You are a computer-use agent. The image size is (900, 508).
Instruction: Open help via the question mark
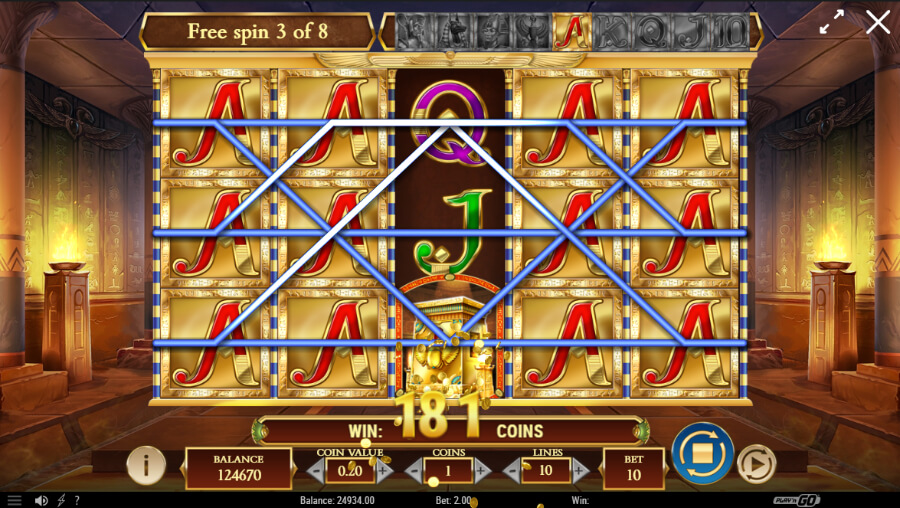pyautogui.click(x=77, y=500)
